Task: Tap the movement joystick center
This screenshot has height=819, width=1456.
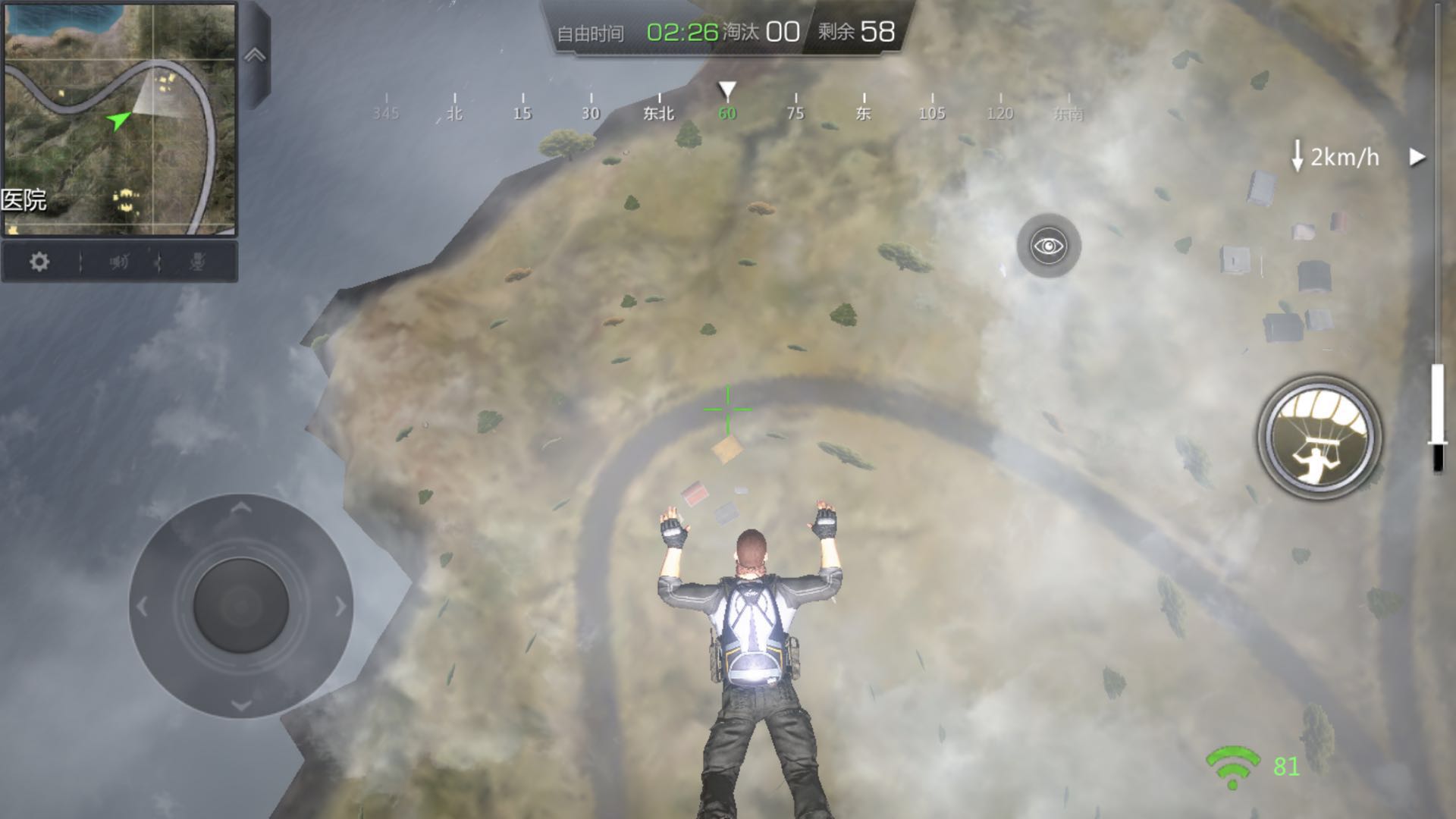Action: [241, 606]
